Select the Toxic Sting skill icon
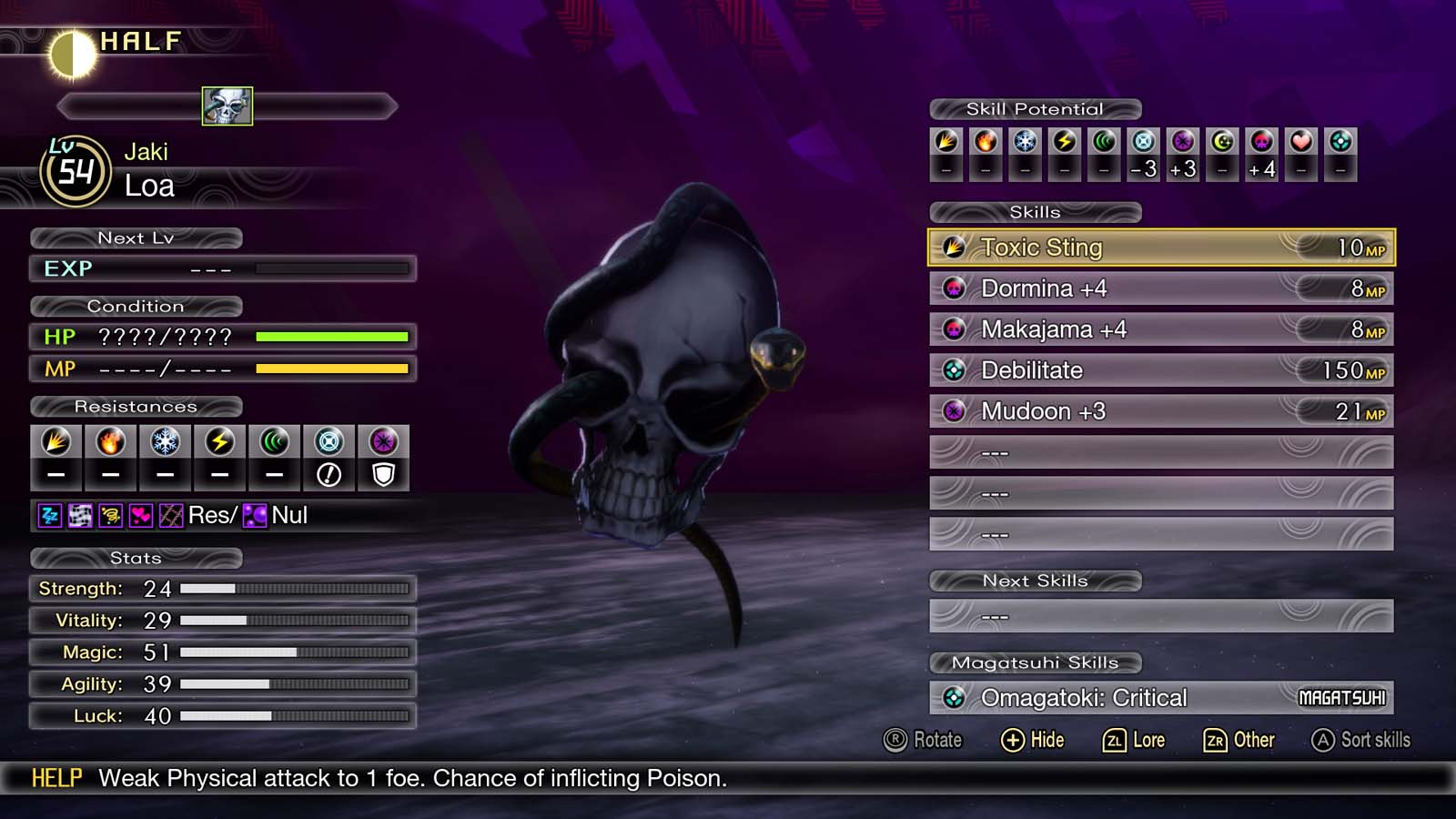The width and height of the screenshot is (1456, 819). [955, 247]
